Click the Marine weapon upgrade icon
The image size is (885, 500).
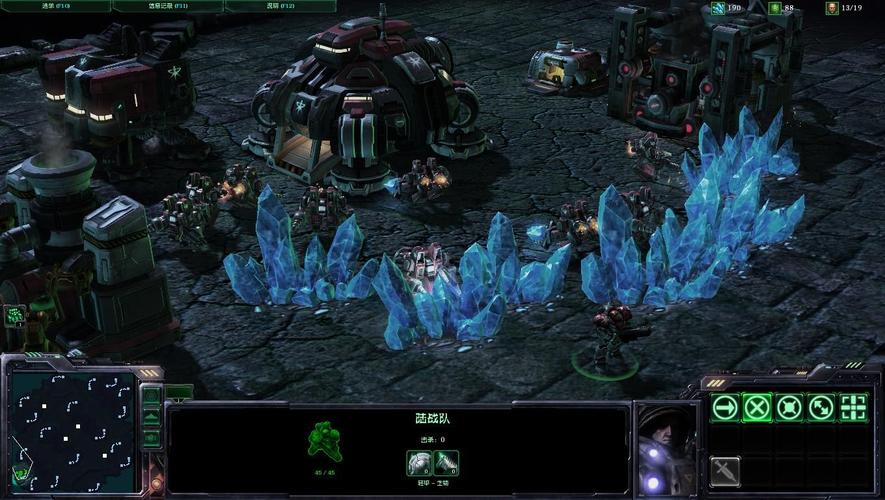pyautogui.click(x=446, y=463)
